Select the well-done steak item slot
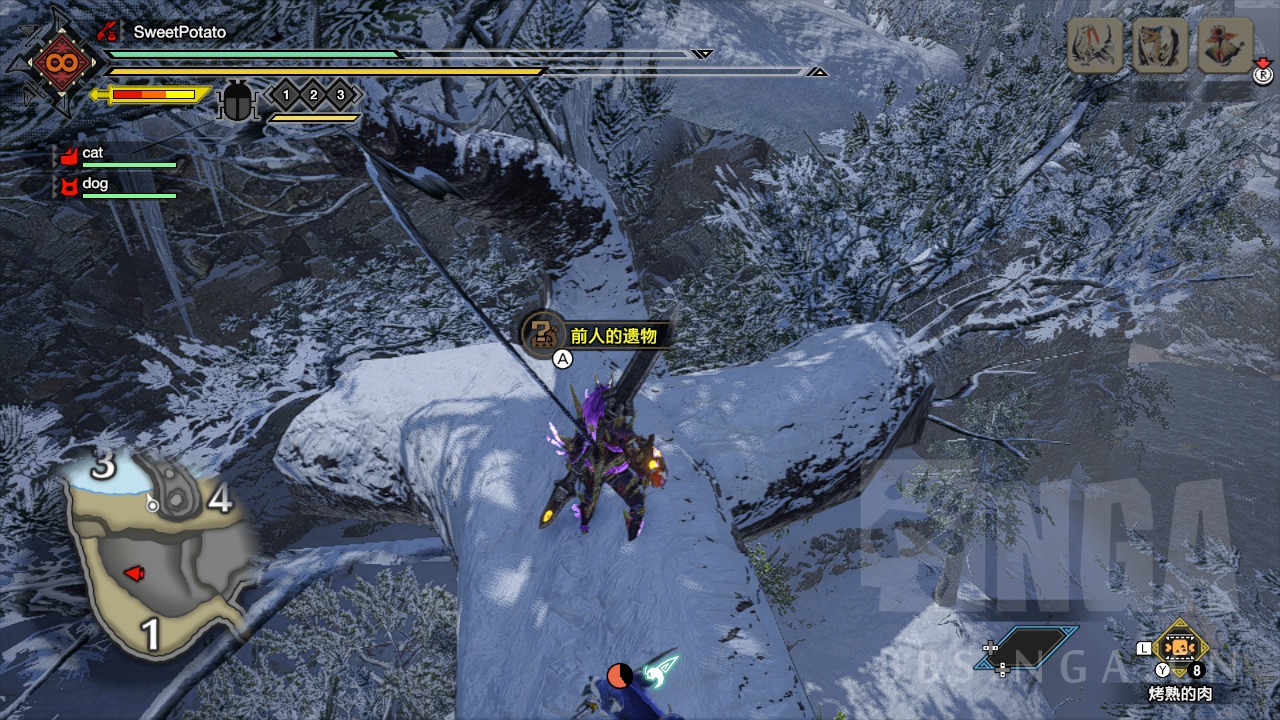Screen dimensions: 1280x720 1181,647
